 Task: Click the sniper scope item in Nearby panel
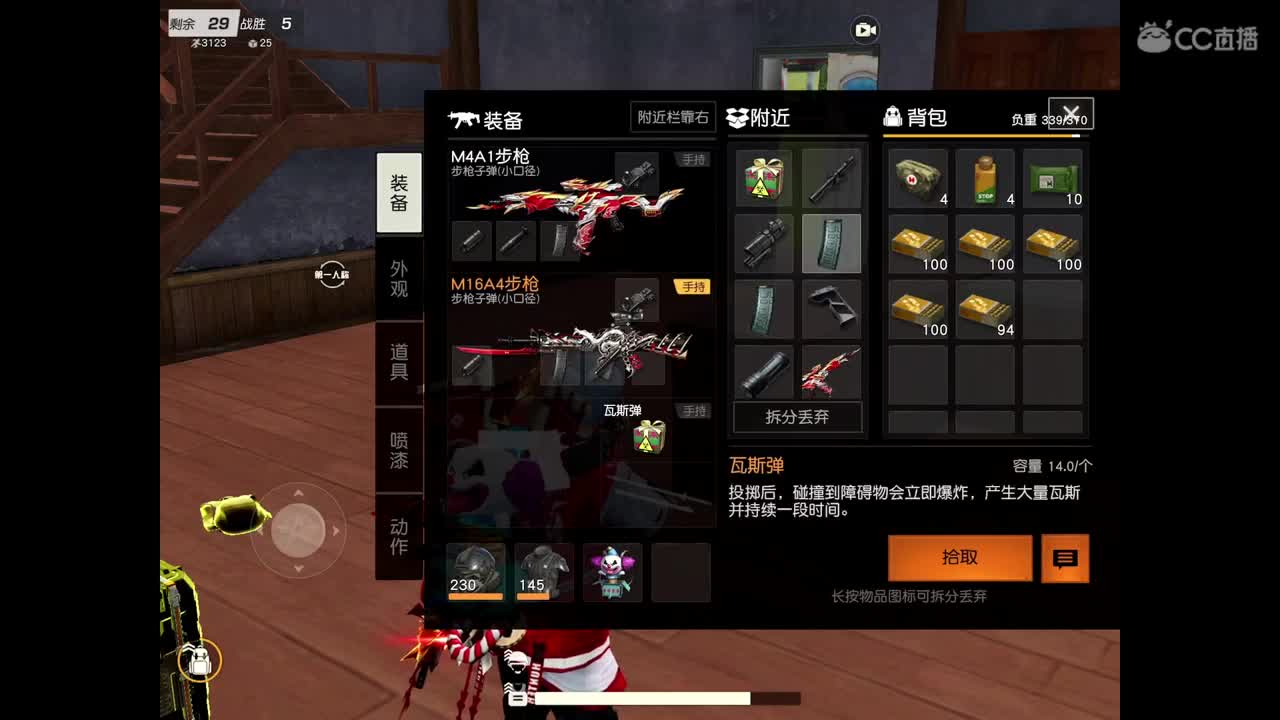click(831, 178)
